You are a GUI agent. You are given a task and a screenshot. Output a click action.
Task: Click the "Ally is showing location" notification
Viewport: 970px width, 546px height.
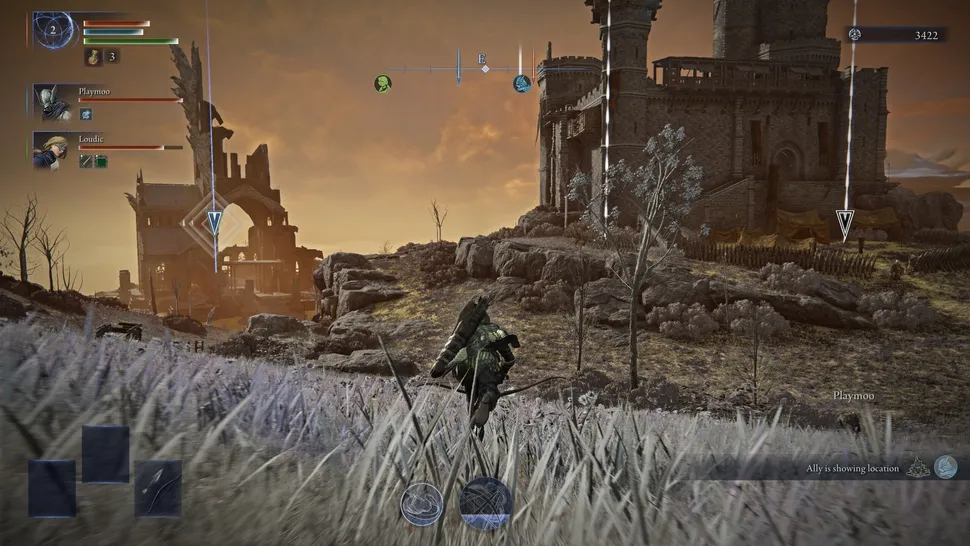point(853,468)
